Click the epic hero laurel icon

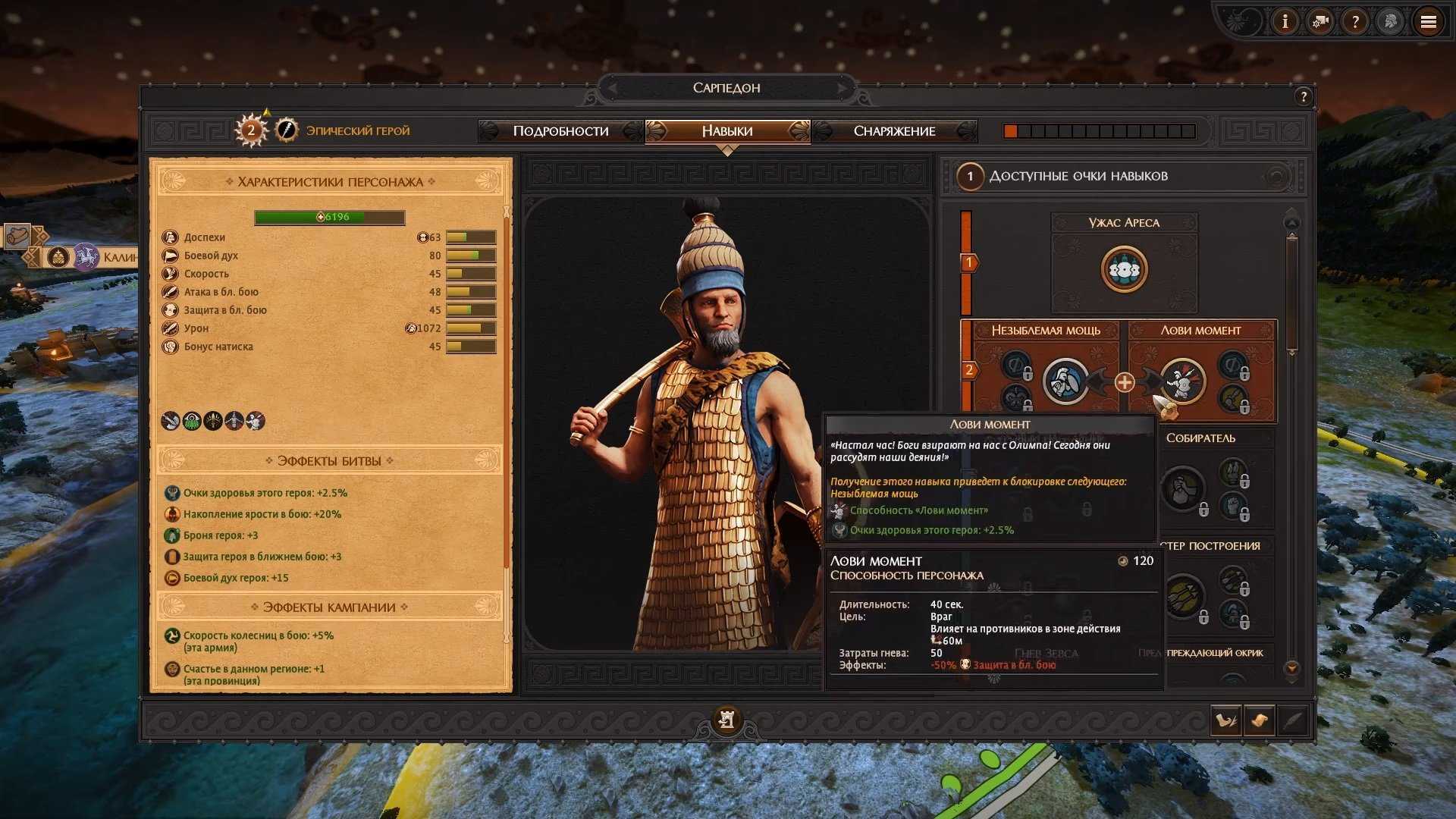[x=286, y=130]
